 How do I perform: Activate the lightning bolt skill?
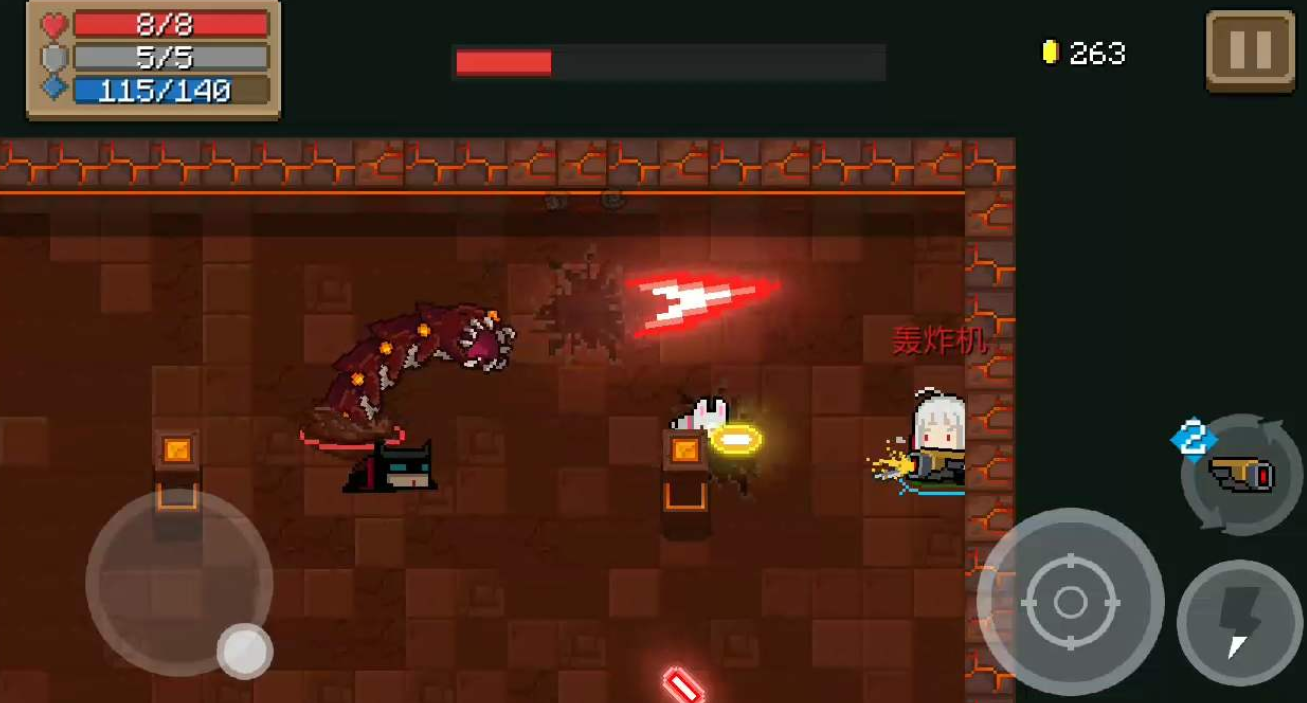tap(1241, 622)
